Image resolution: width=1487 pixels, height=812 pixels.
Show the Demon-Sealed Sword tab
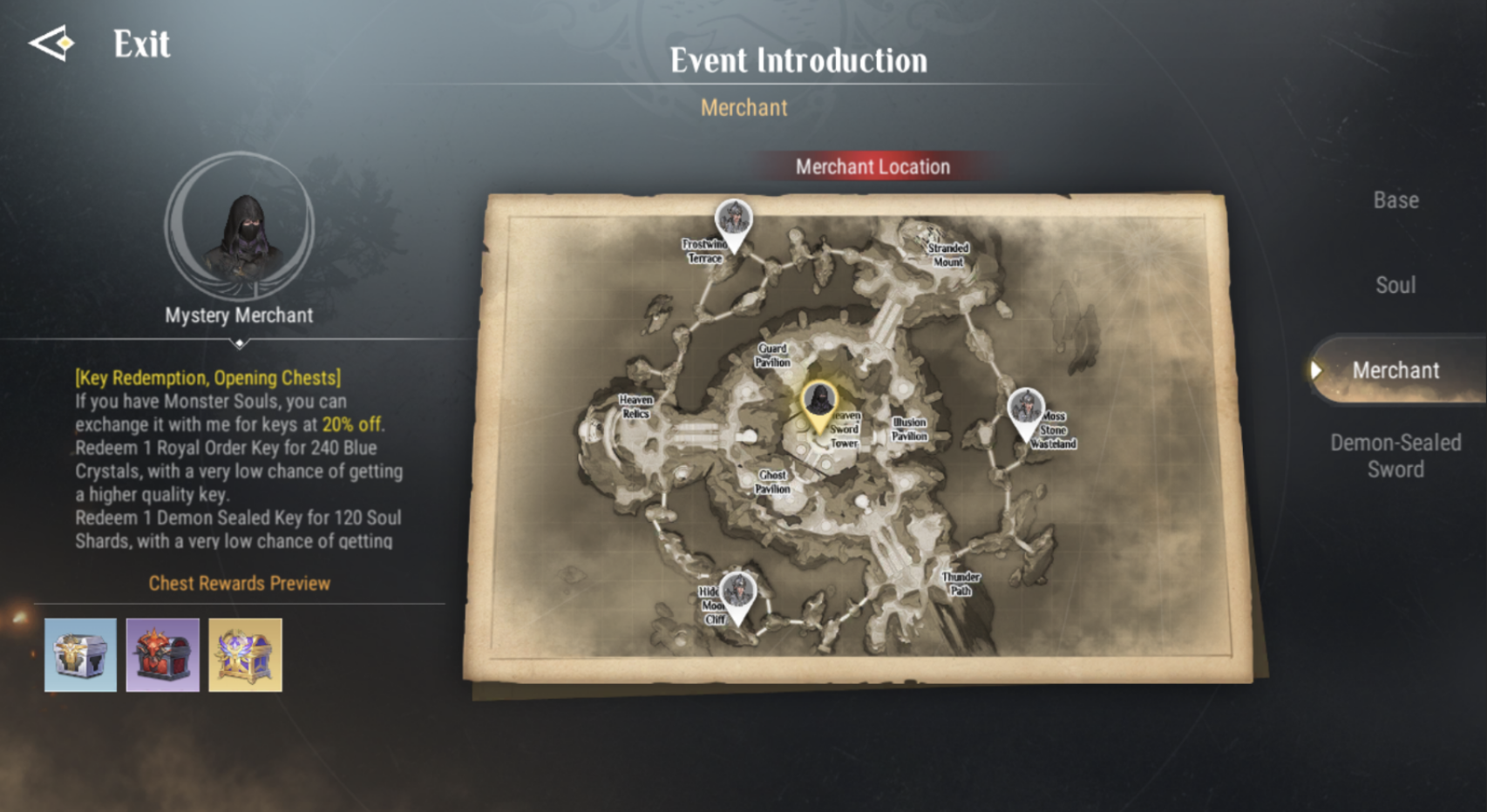coord(1395,456)
